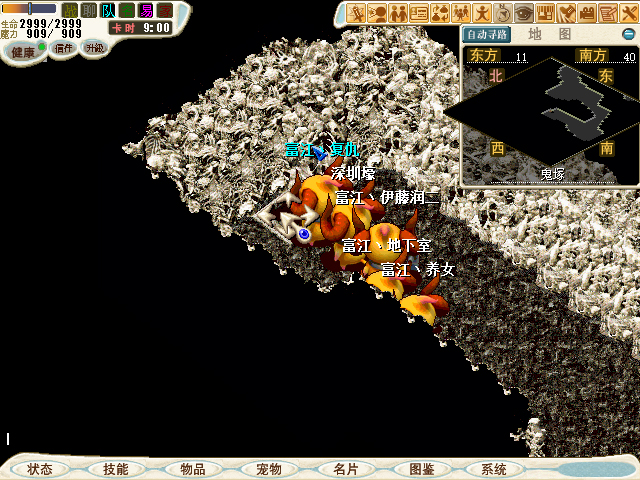Viewport: 640px width, 480px height.
Task: Toggle the 家 family switch
Action: click(165, 10)
